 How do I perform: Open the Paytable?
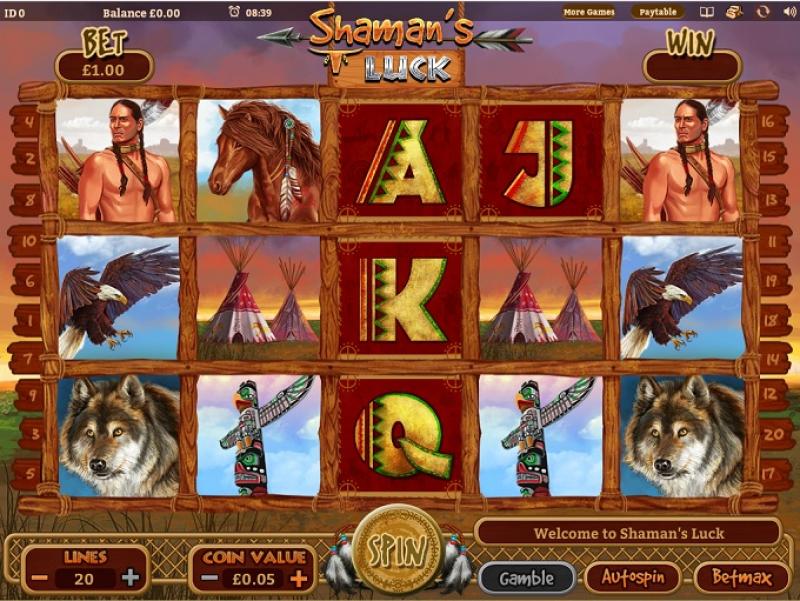657,12
